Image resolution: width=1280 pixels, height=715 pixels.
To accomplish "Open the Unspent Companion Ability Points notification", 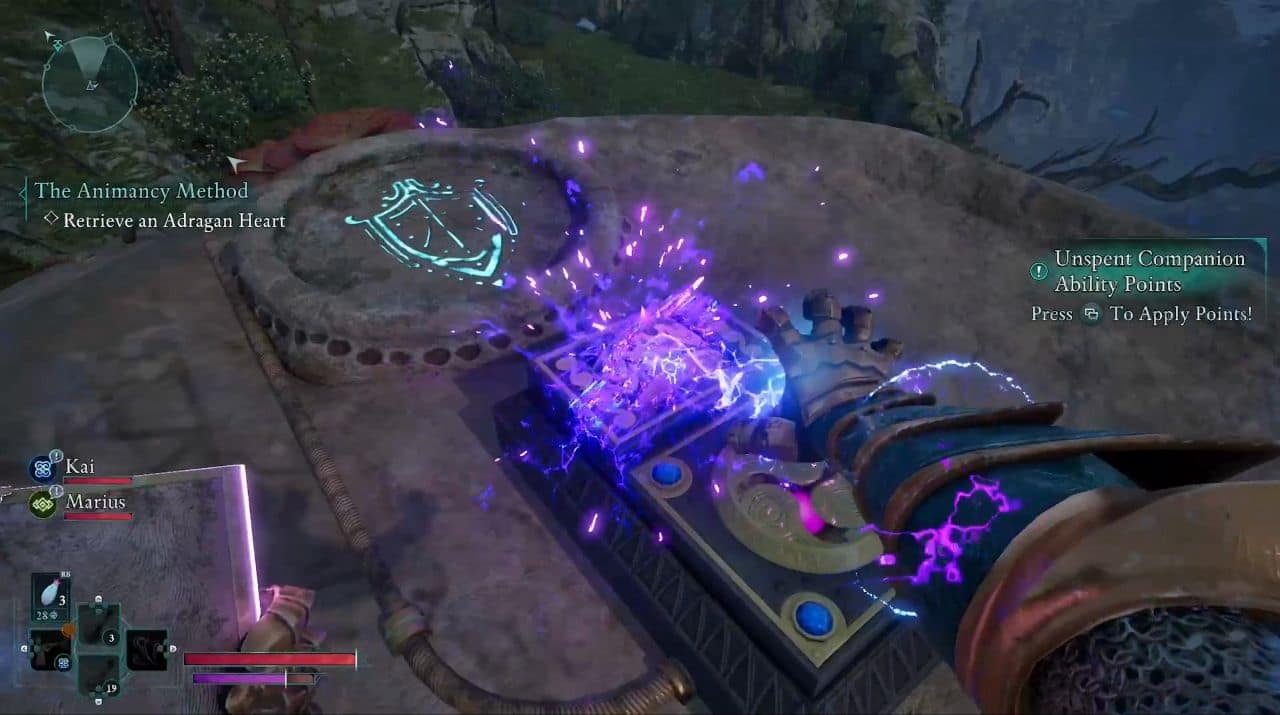I will 1149,271.
